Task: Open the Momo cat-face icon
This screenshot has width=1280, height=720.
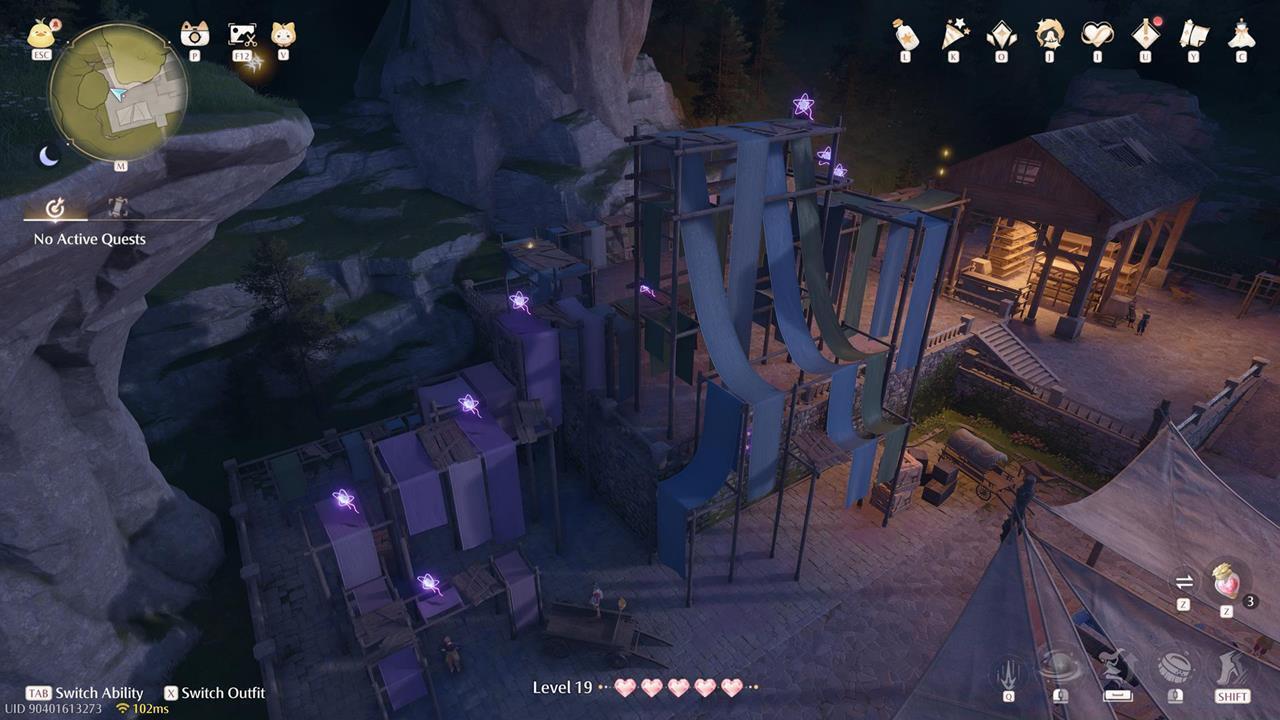Action: [x=283, y=35]
